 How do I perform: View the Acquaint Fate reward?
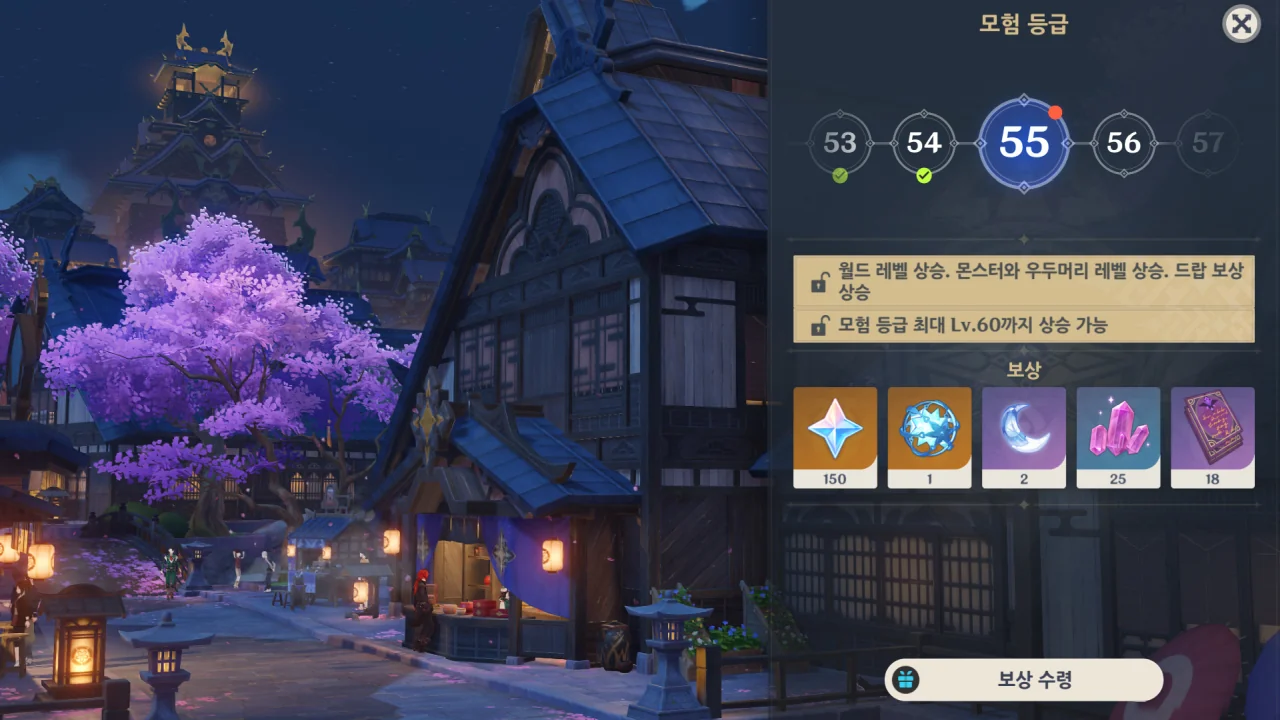tap(929, 437)
